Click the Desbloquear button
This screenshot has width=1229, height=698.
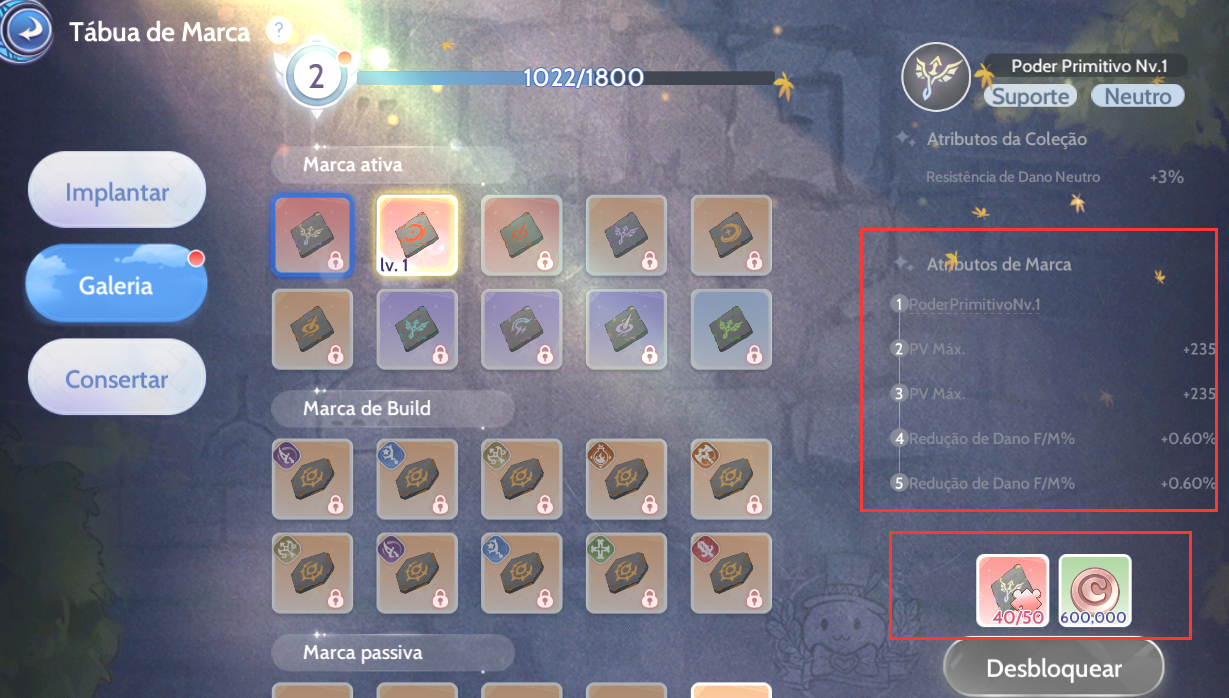1053,668
